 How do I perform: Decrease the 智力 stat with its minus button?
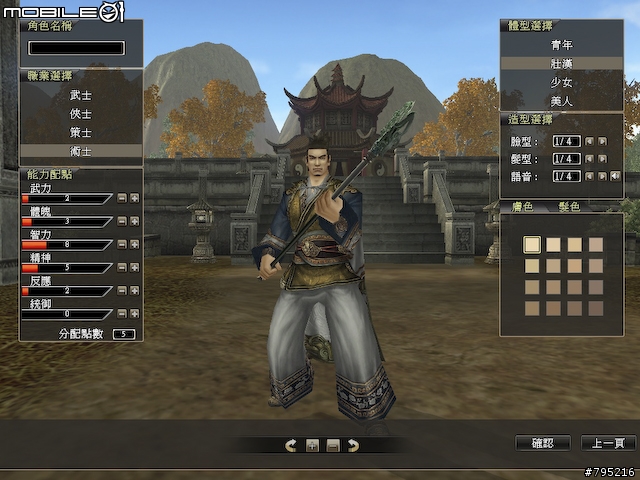point(121,244)
